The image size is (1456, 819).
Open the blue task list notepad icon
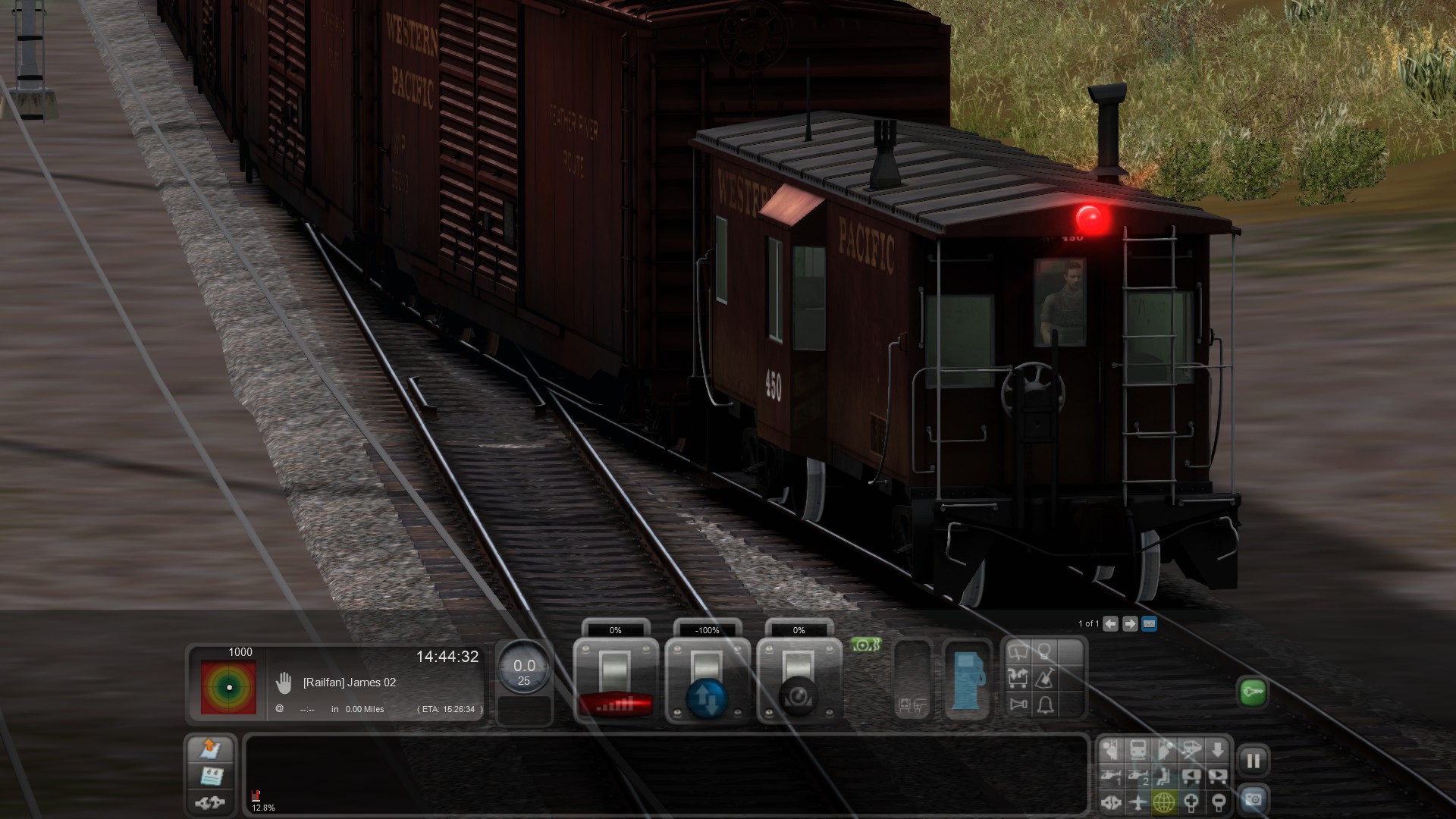(210, 776)
